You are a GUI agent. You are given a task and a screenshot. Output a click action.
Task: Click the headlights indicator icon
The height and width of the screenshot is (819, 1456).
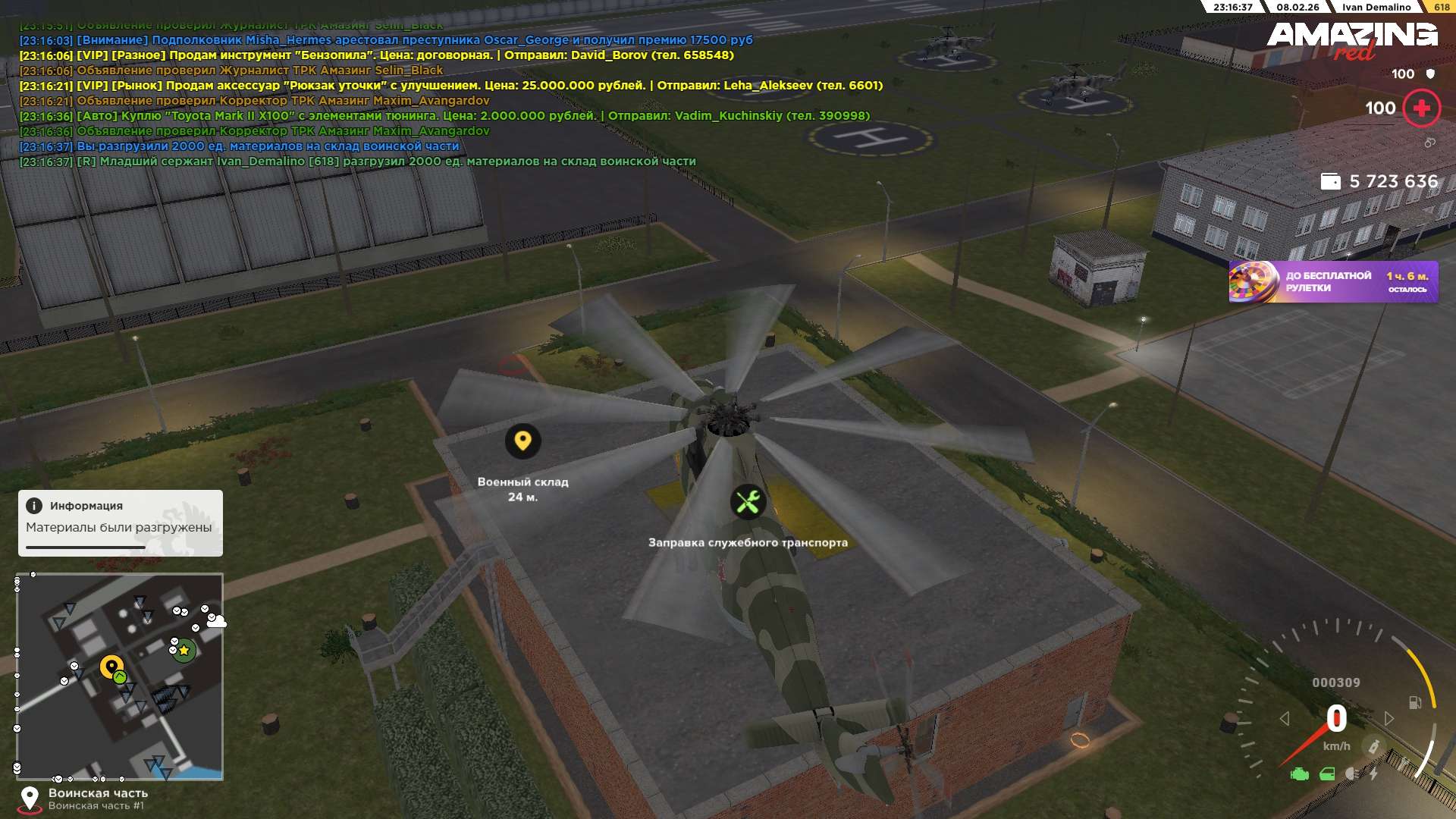pyautogui.click(x=1352, y=773)
